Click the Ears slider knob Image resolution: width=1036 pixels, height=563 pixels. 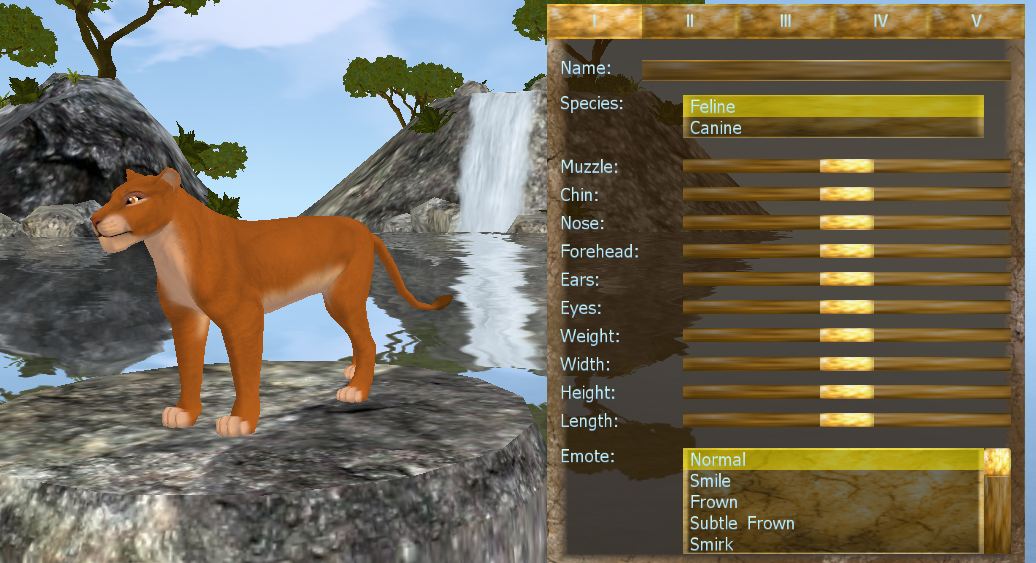(x=846, y=279)
